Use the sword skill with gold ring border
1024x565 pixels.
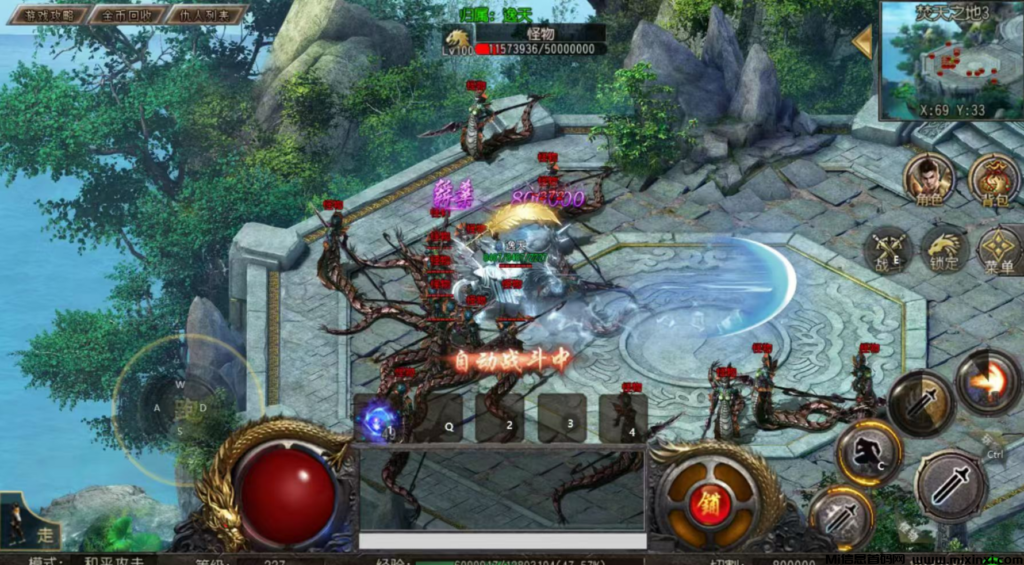coord(841,518)
